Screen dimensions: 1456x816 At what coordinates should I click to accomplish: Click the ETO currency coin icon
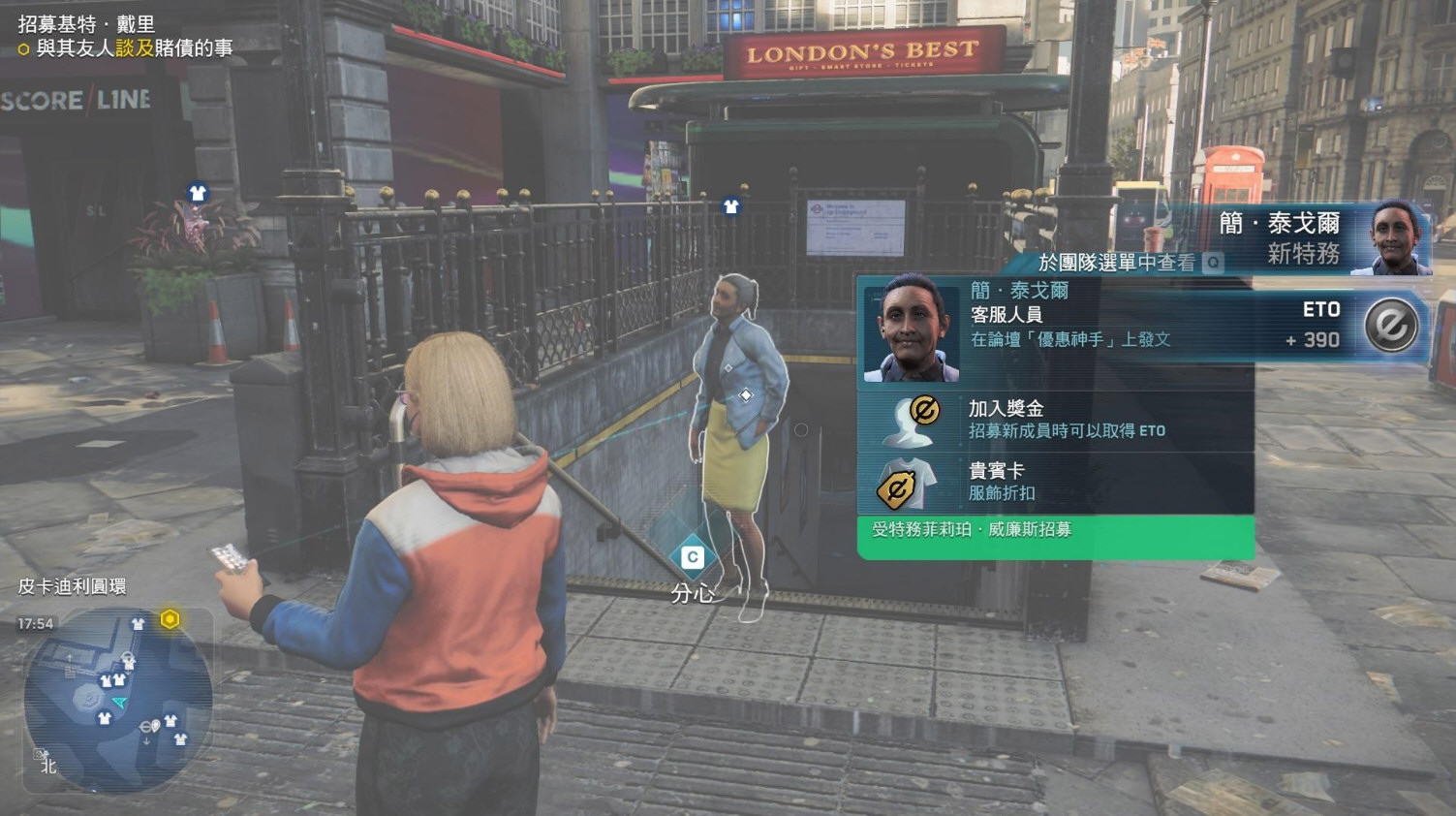pos(1390,326)
